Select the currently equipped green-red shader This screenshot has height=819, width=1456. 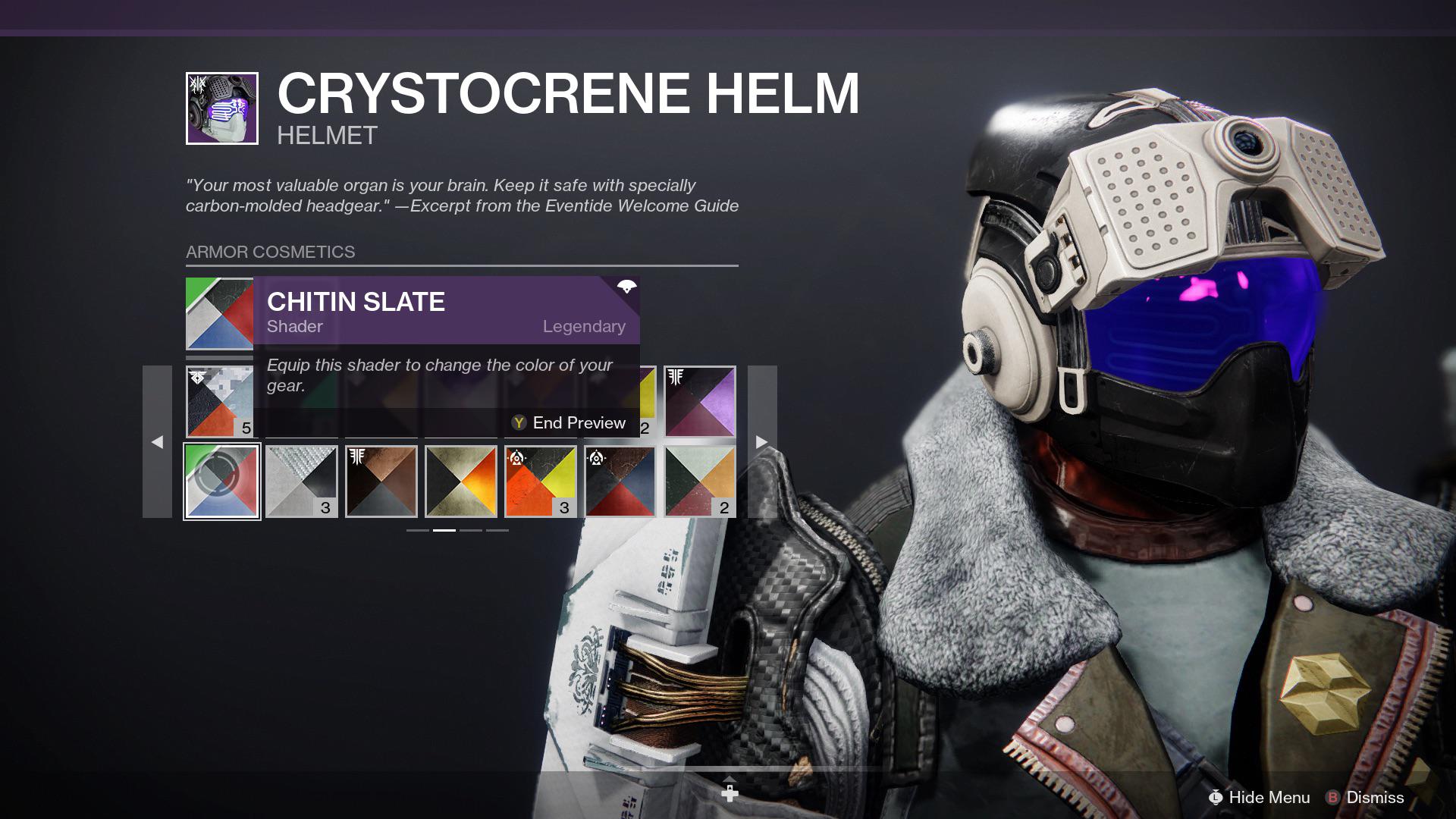pos(222,481)
